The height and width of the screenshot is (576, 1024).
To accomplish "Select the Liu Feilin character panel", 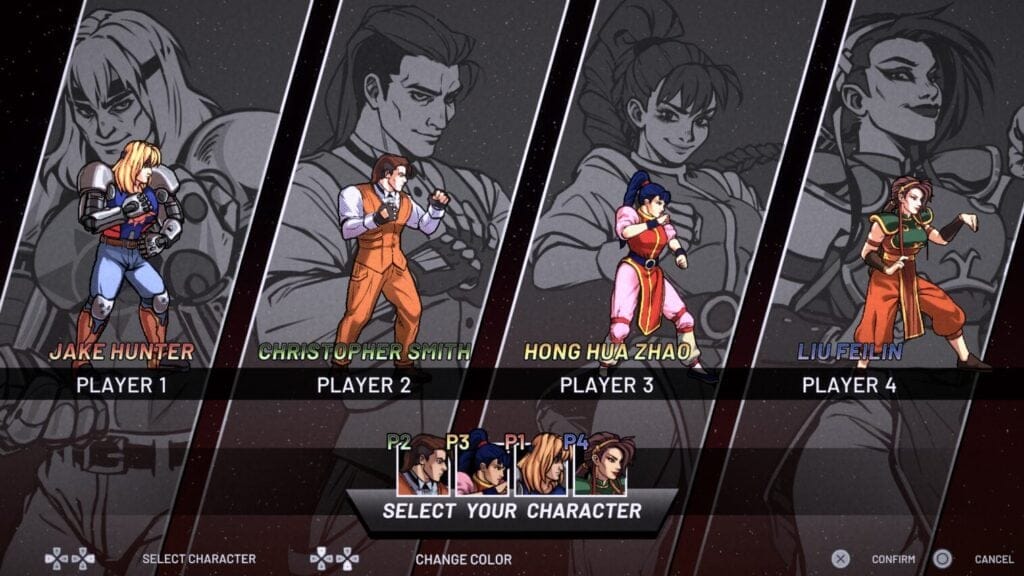I will pos(900,250).
